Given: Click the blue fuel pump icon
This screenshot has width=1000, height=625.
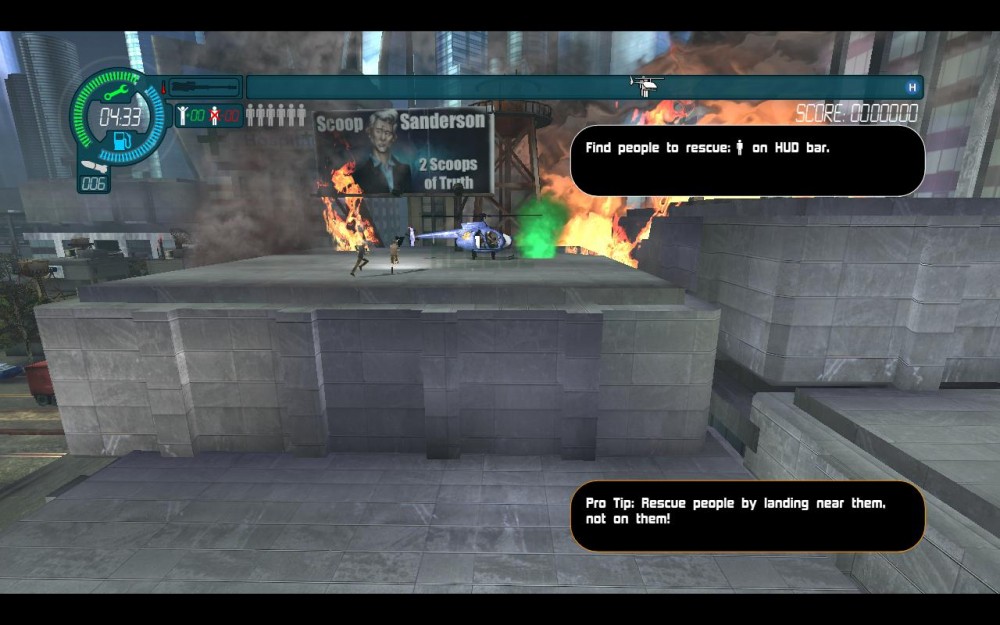Looking at the screenshot, I should pyautogui.click(x=122, y=140).
